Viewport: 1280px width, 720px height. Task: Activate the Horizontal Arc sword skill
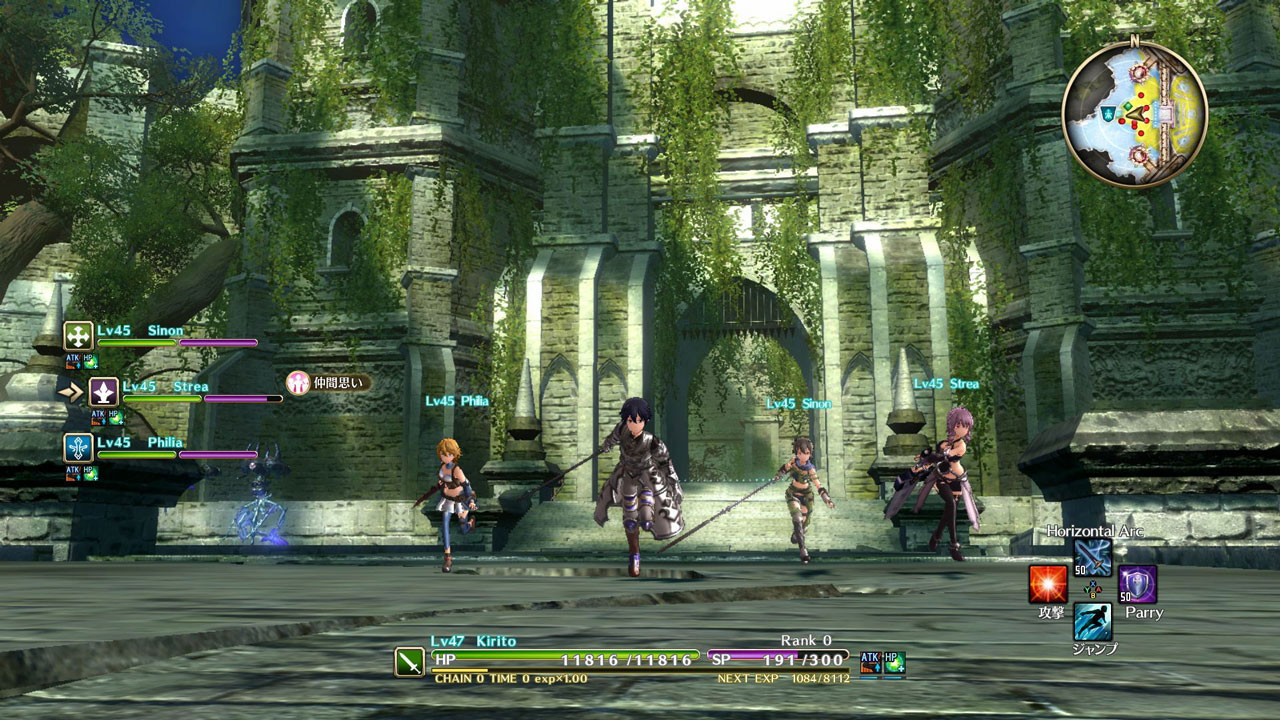coord(1092,557)
